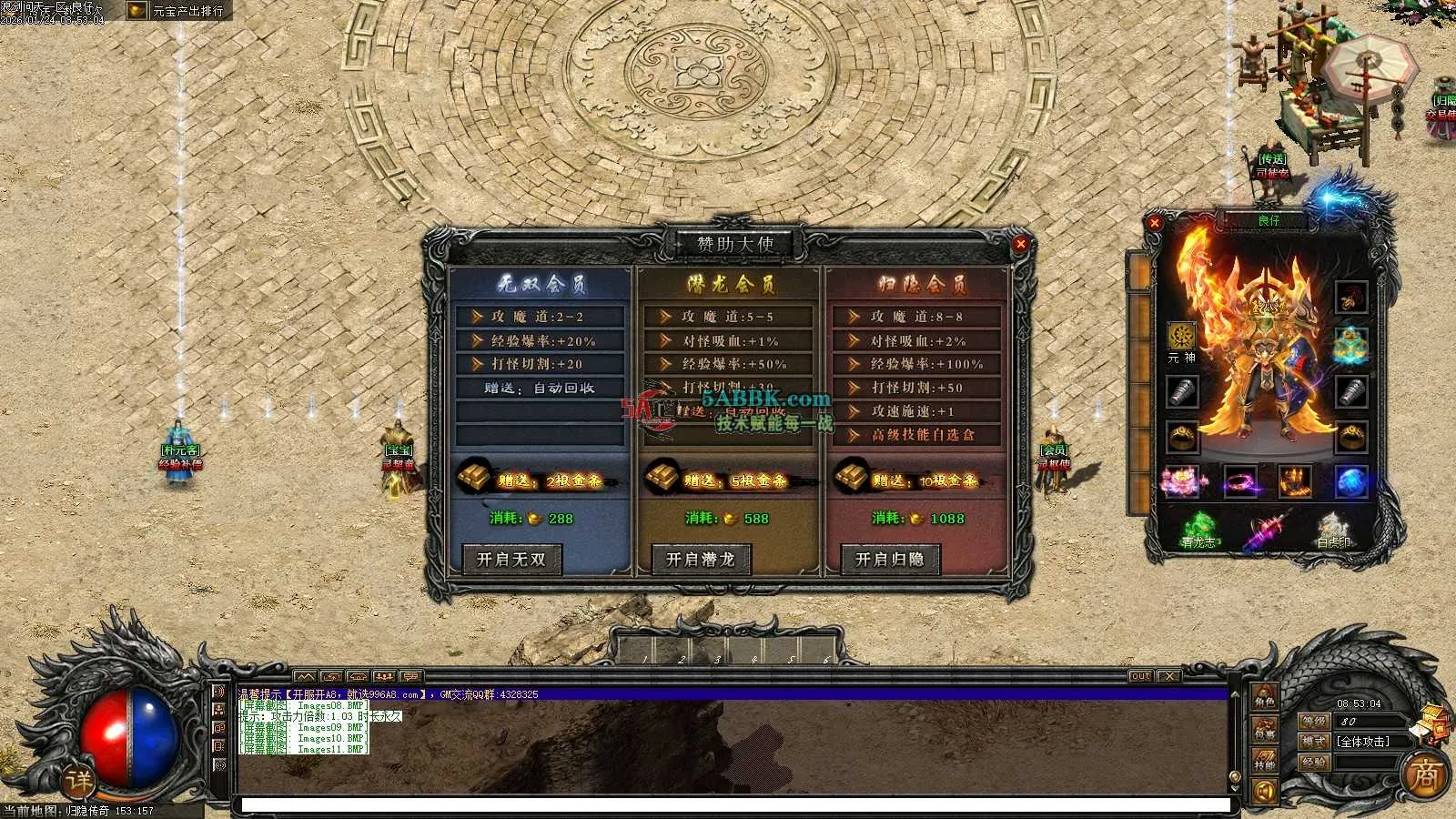This screenshot has width=1456, height=819.
Task: Choose the 开启归隐 button
Action: 889,560
